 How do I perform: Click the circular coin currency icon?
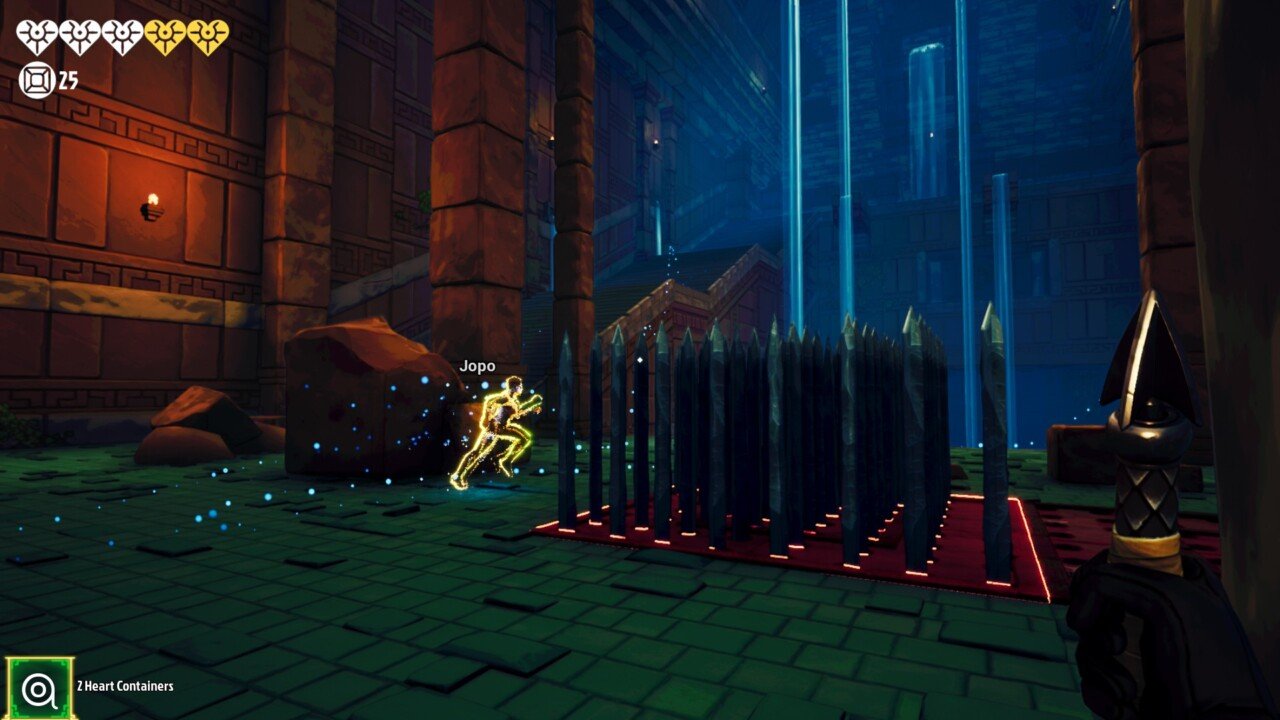coord(38,79)
